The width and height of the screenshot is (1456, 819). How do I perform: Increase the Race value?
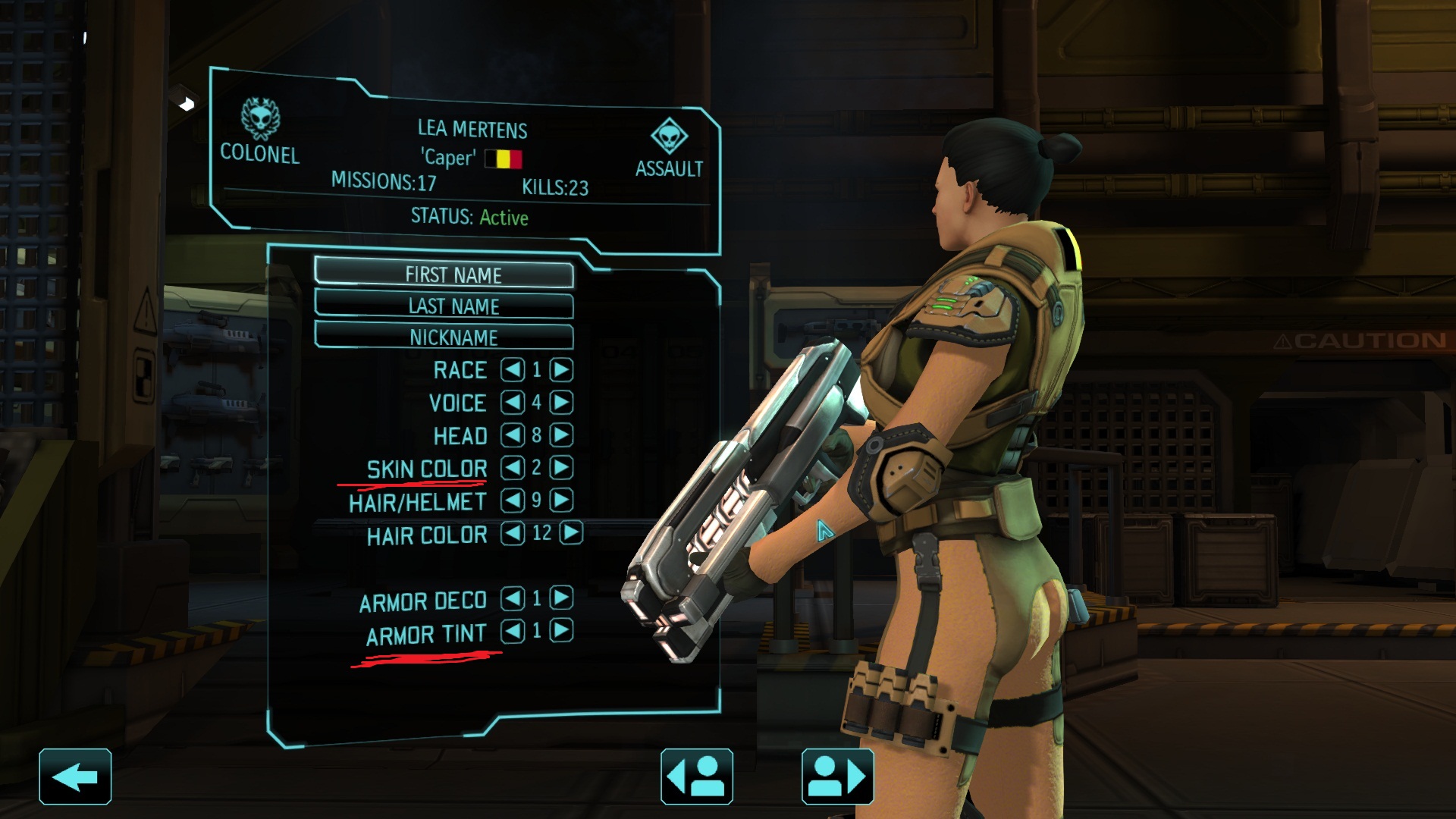561,370
